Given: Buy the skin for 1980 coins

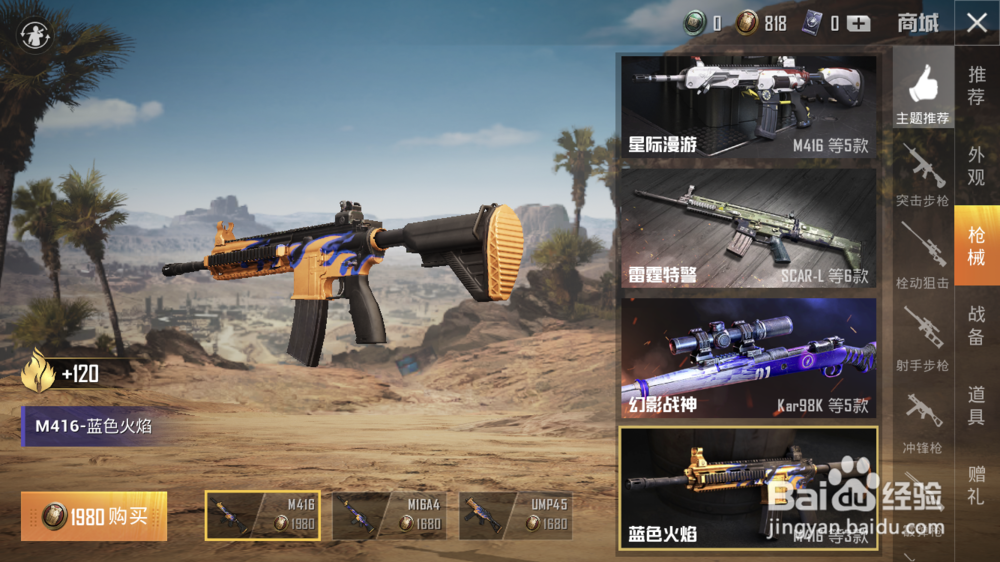Looking at the screenshot, I should tap(94, 516).
